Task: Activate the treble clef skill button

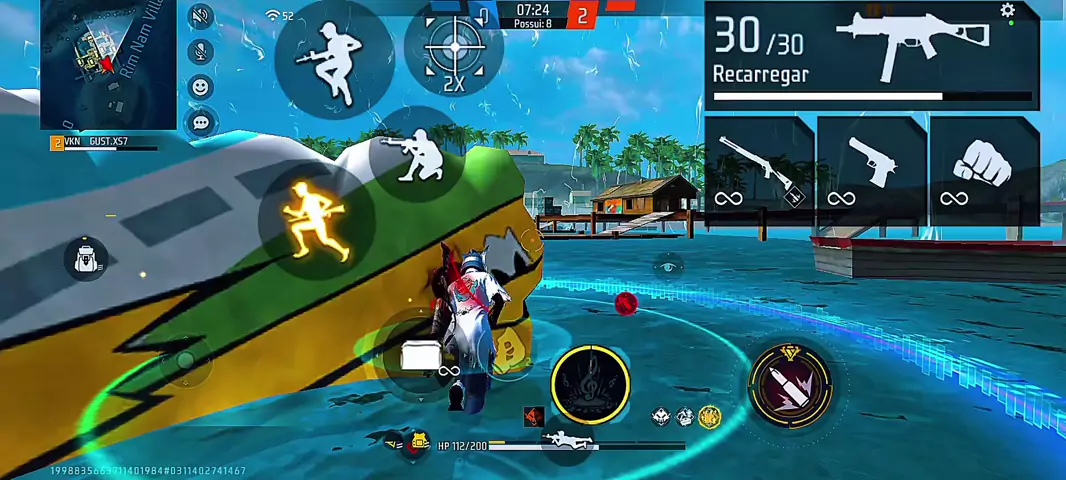Action: tap(591, 384)
